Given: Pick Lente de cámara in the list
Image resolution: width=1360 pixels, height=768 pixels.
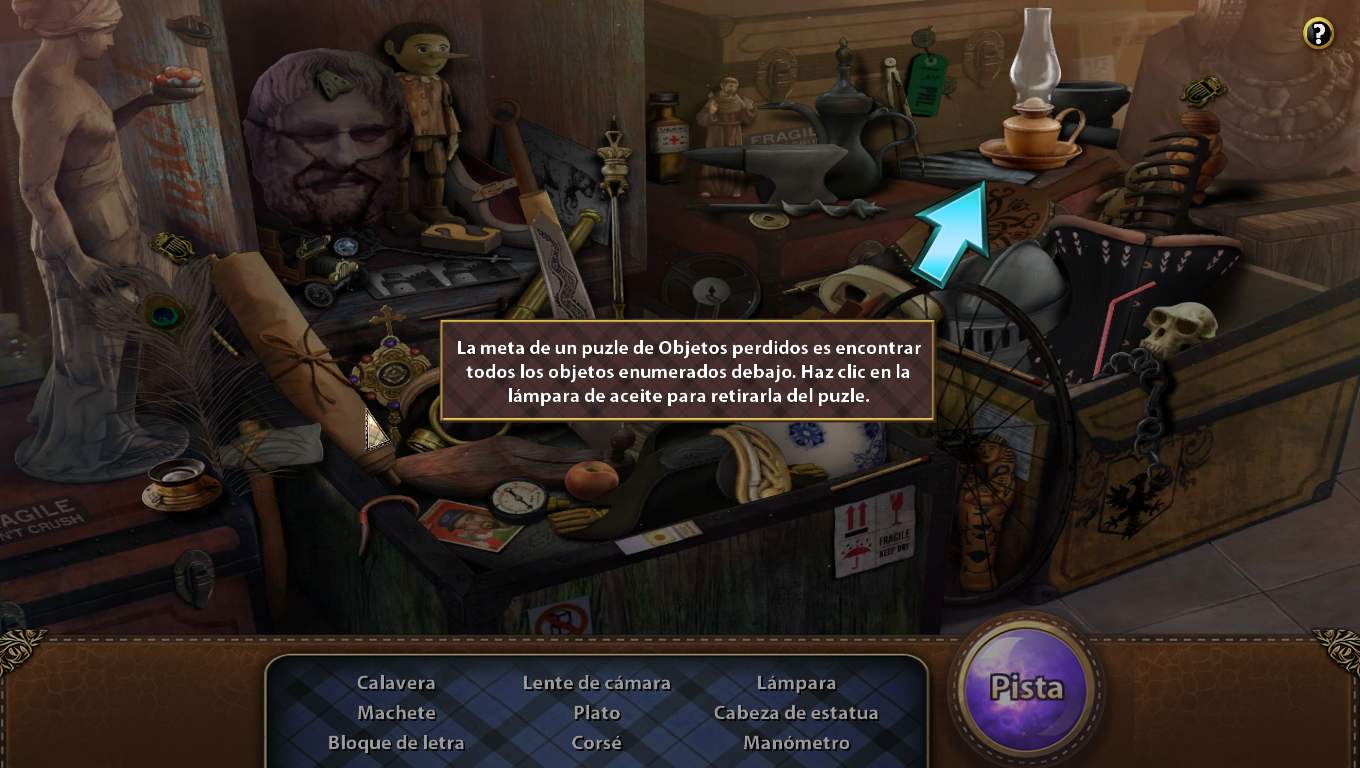Looking at the screenshot, I should click(596, 683).
